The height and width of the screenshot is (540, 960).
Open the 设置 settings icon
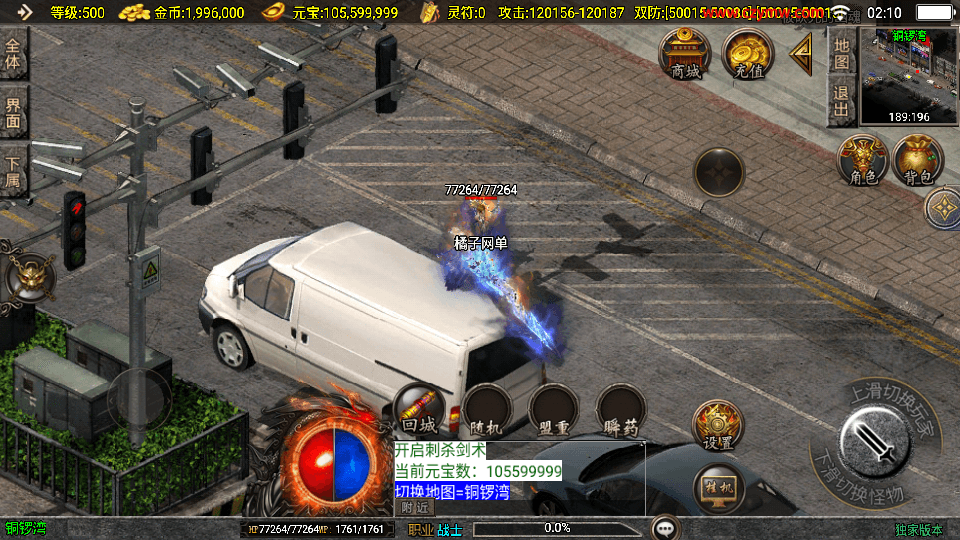coord(717,425)
